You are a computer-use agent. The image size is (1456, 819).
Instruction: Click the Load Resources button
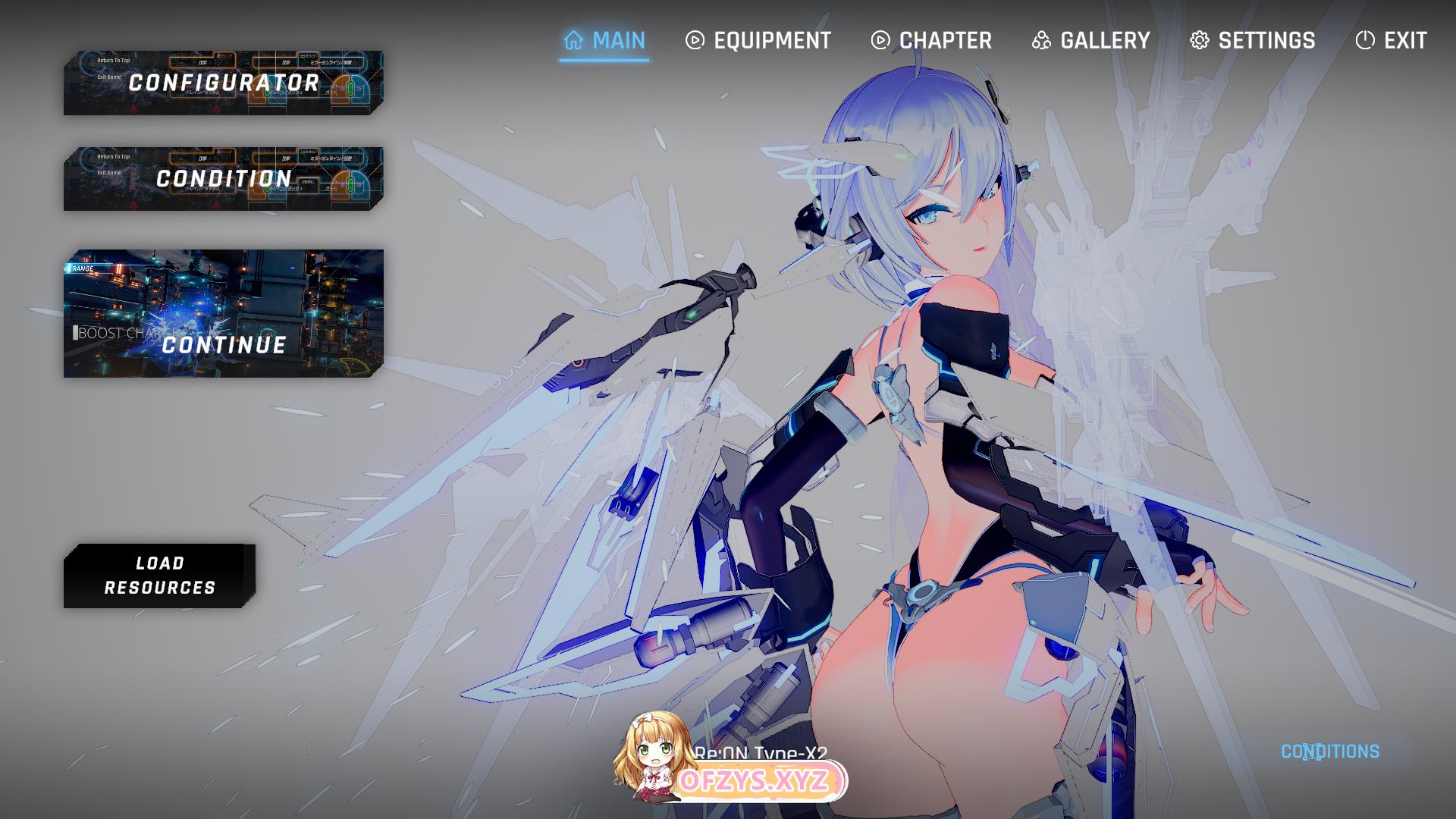click(x=159, y=576)
